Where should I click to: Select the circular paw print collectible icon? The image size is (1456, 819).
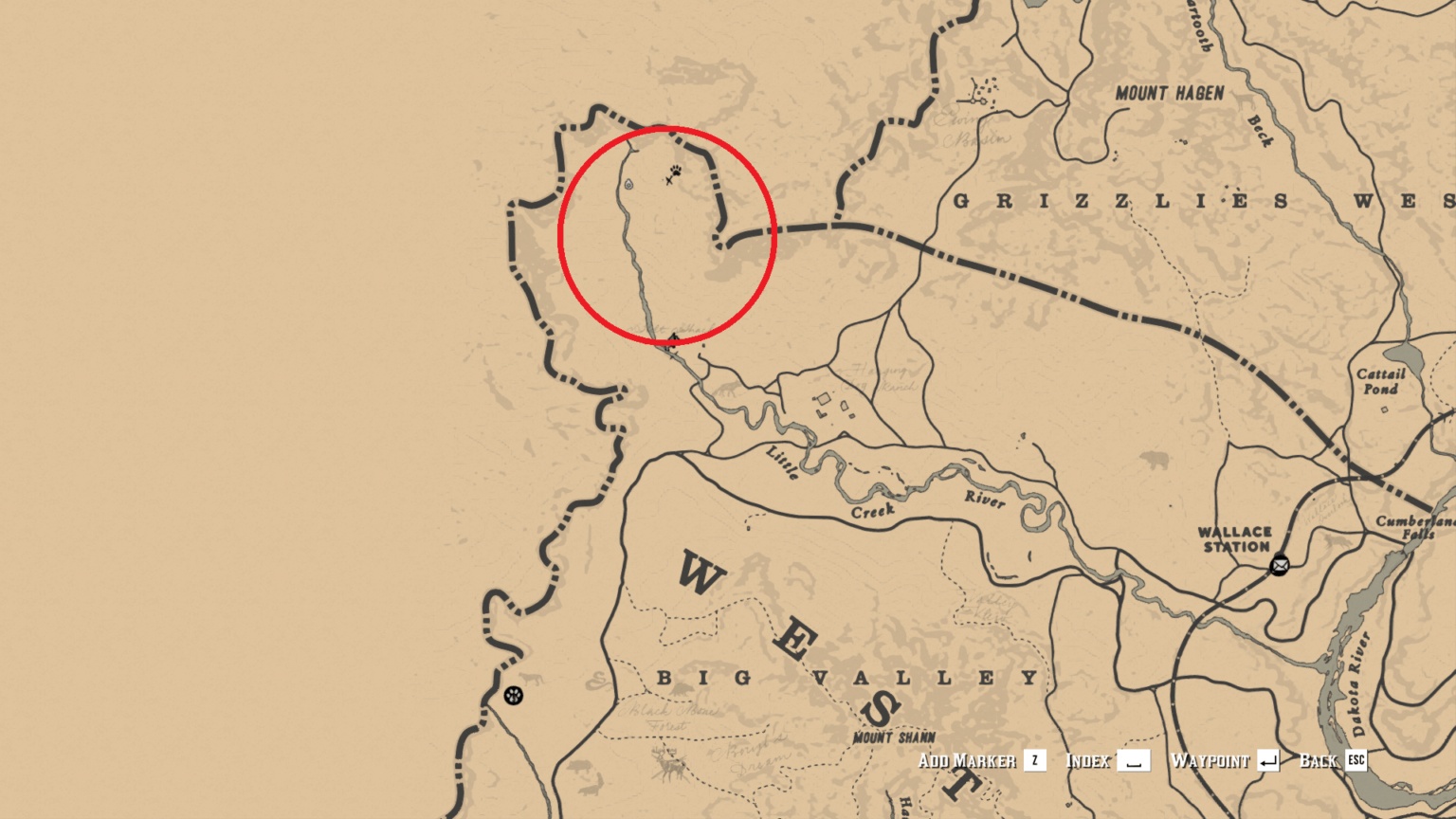pos(515,695)
